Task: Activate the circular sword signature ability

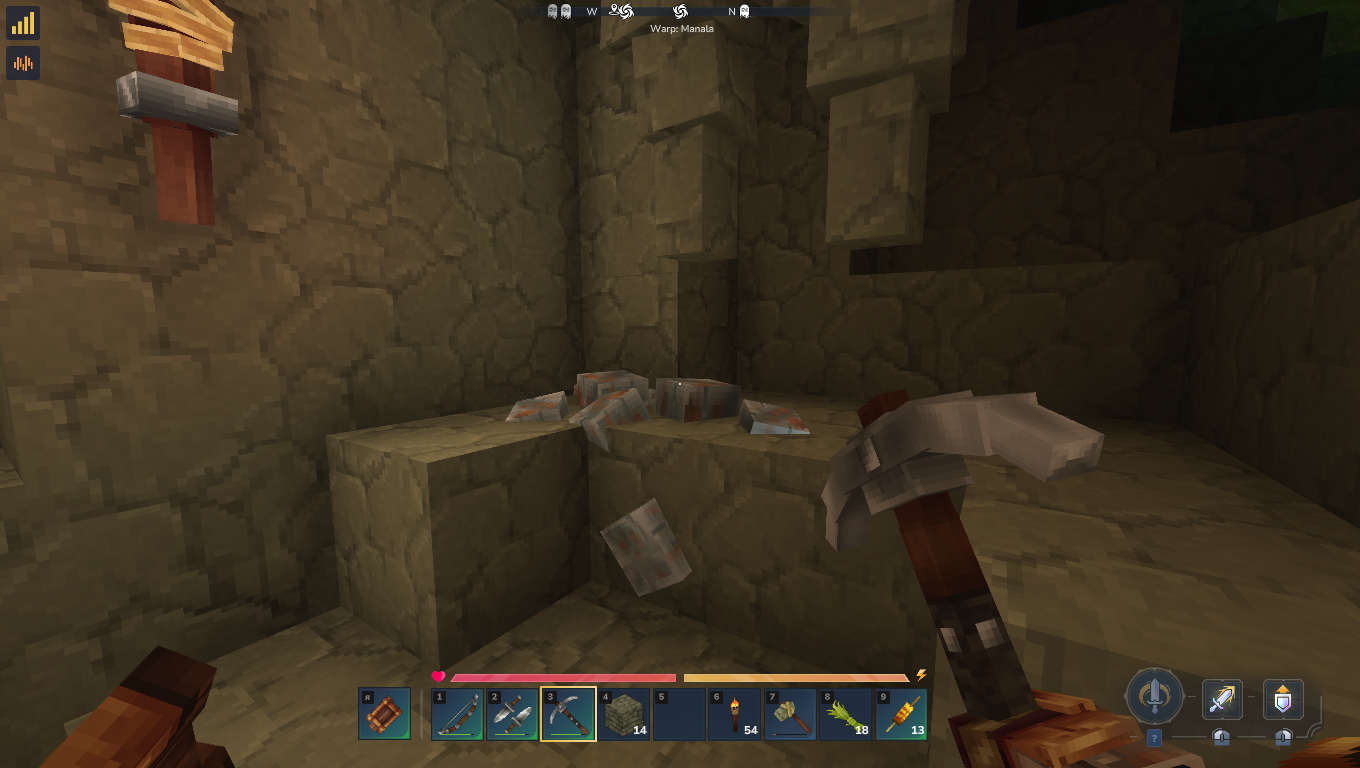Action: tap(1155, 696)
